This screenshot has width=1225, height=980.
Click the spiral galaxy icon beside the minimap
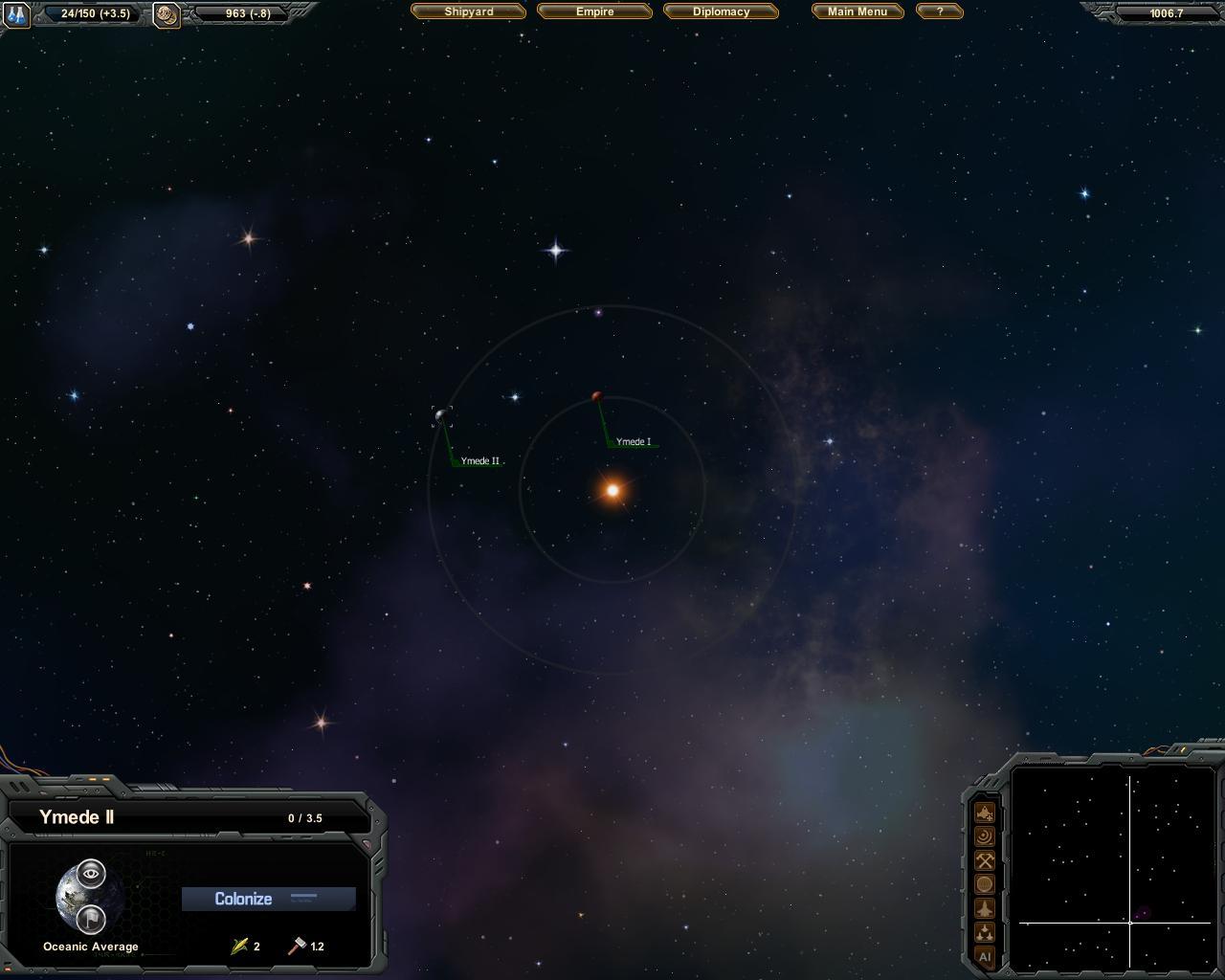pos(984,837)
